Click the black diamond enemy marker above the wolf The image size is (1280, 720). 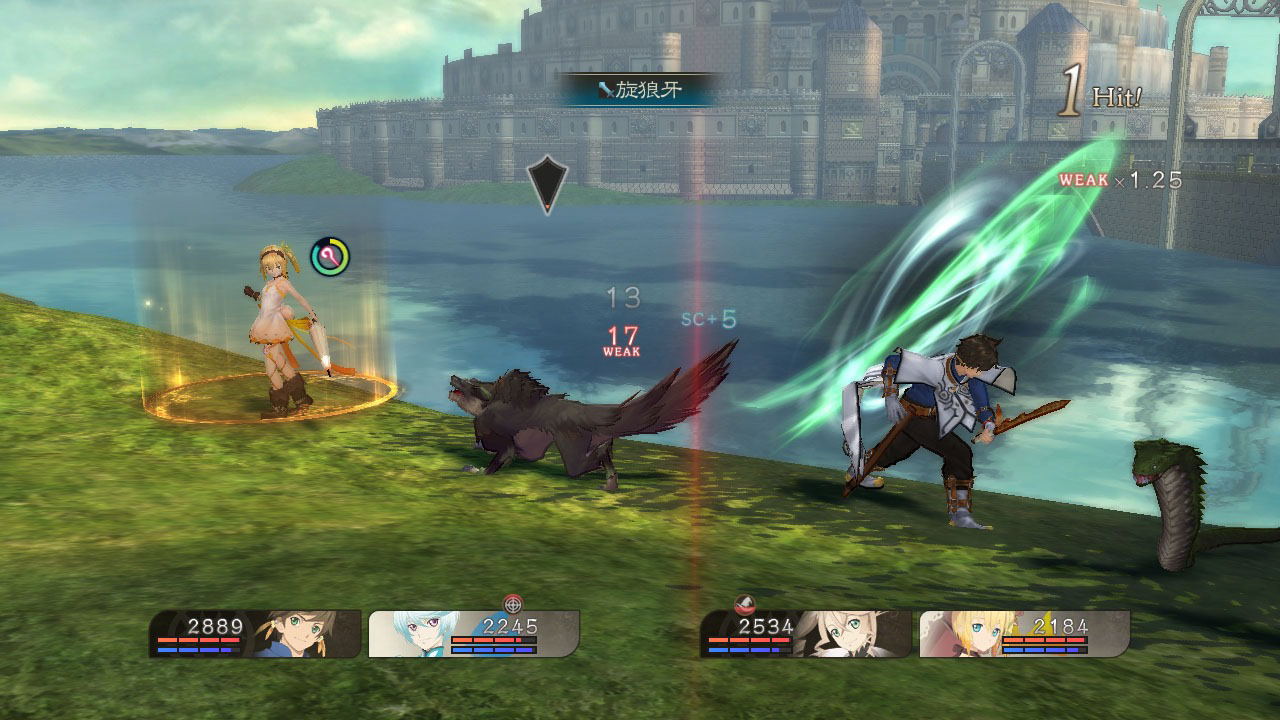tap(545, 185)
